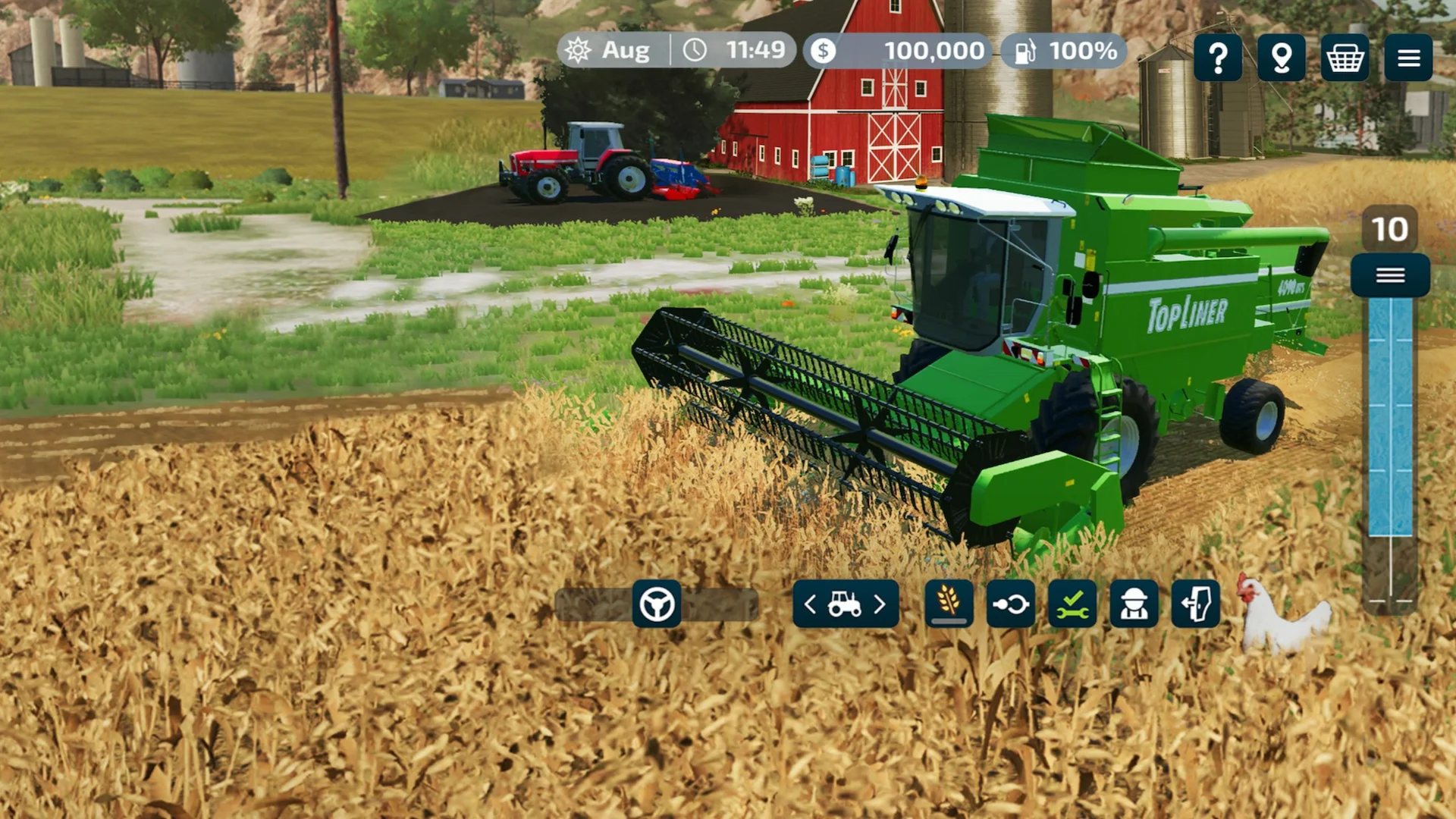Enable cruise control on the speed bar
The width and height of the screenshot is (1456, 819).
(1389, 275)
